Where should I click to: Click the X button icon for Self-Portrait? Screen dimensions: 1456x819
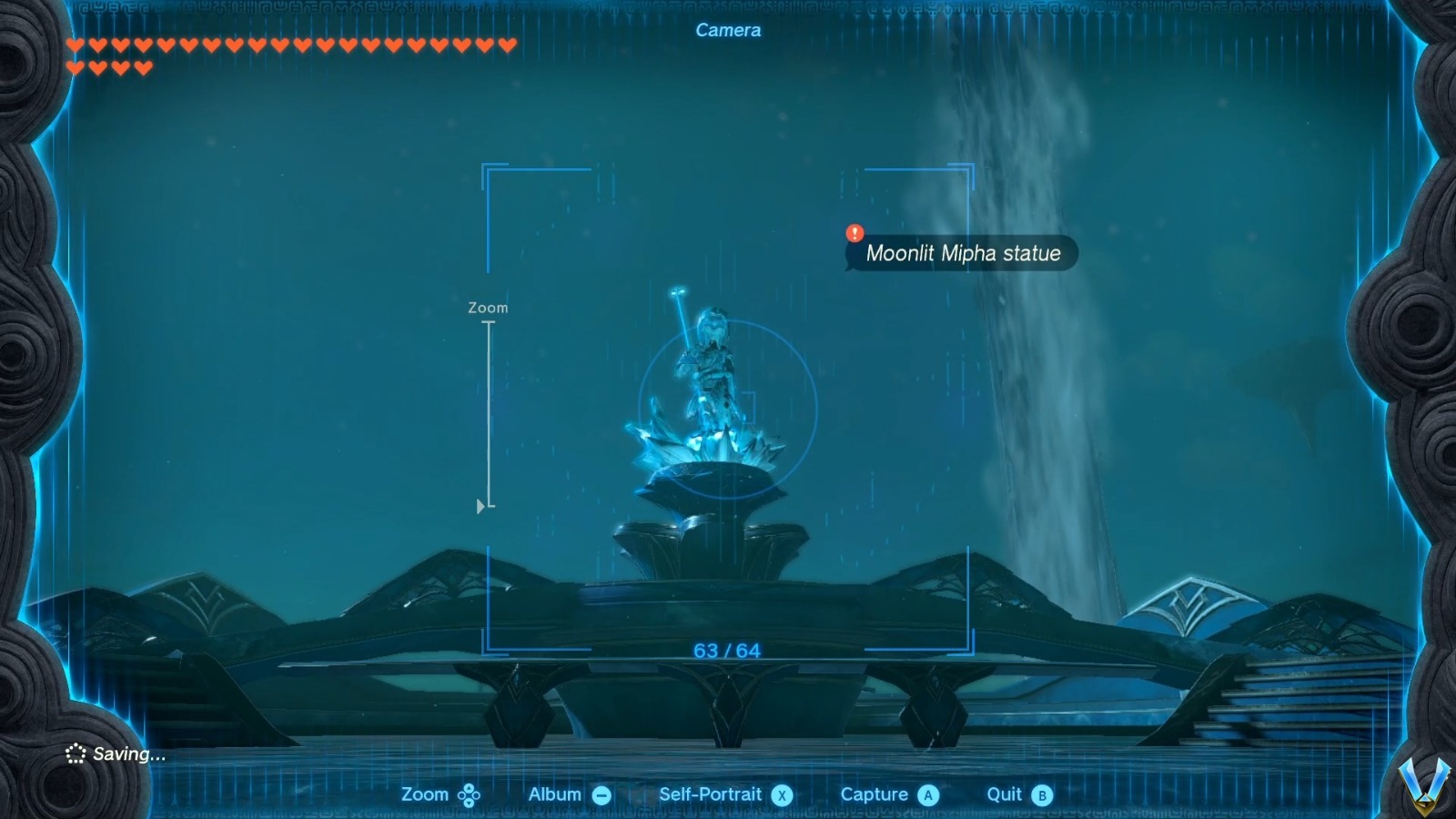(784, 794)
